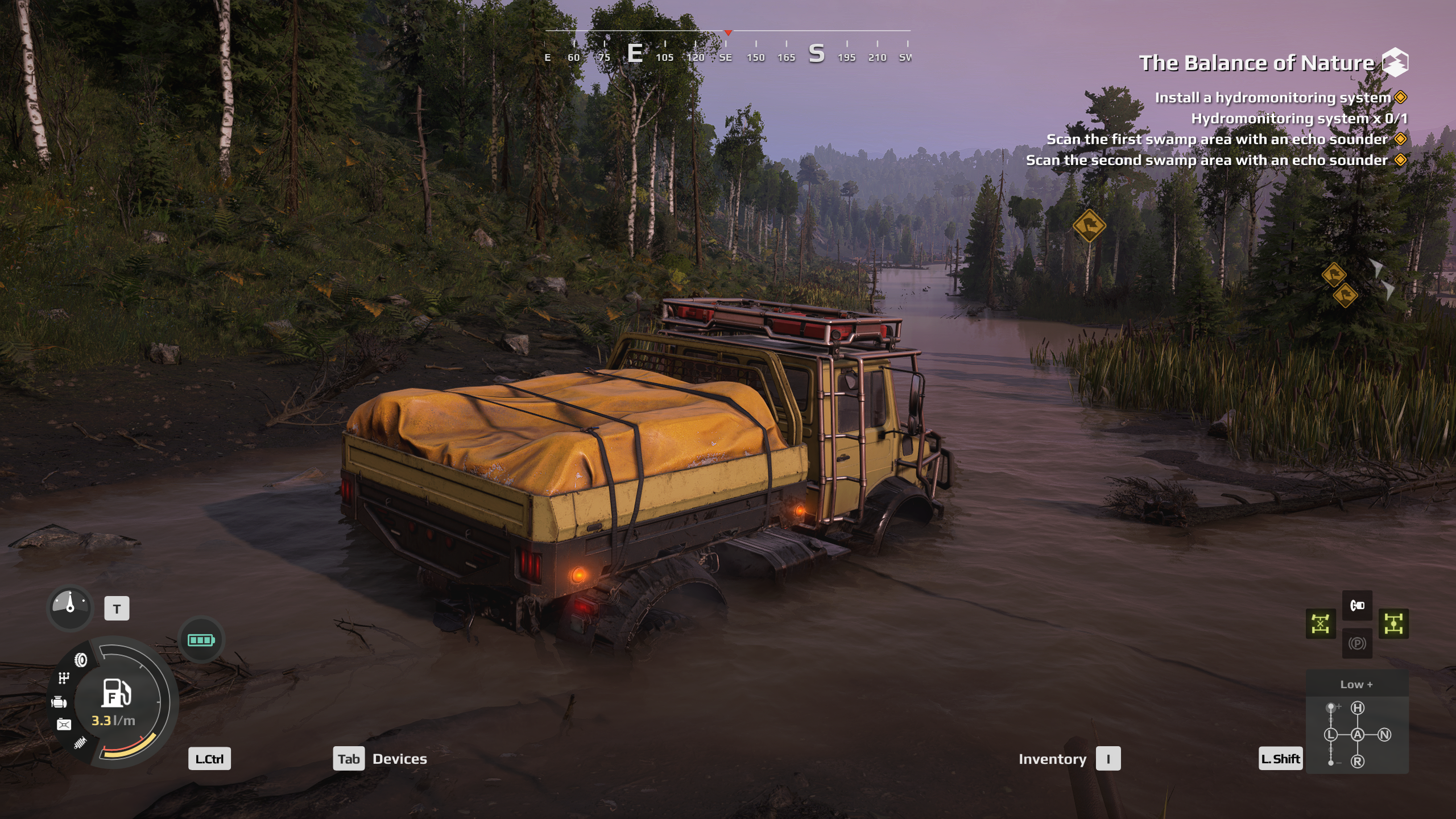Toggle the axle icon with a center dot
The width and height of the screenshot is (1456, 819).
[1393, 624]
